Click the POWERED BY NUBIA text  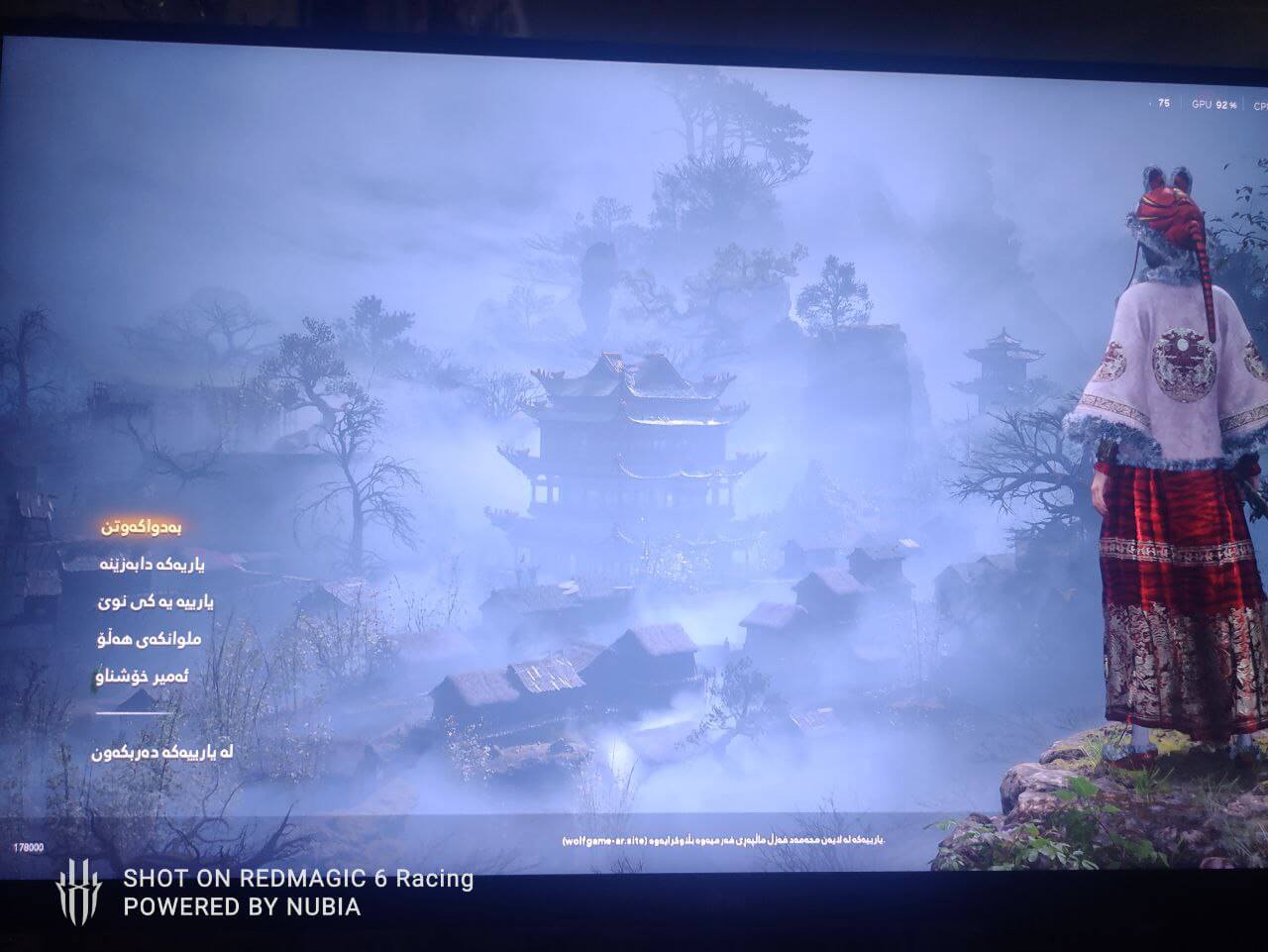241,907
